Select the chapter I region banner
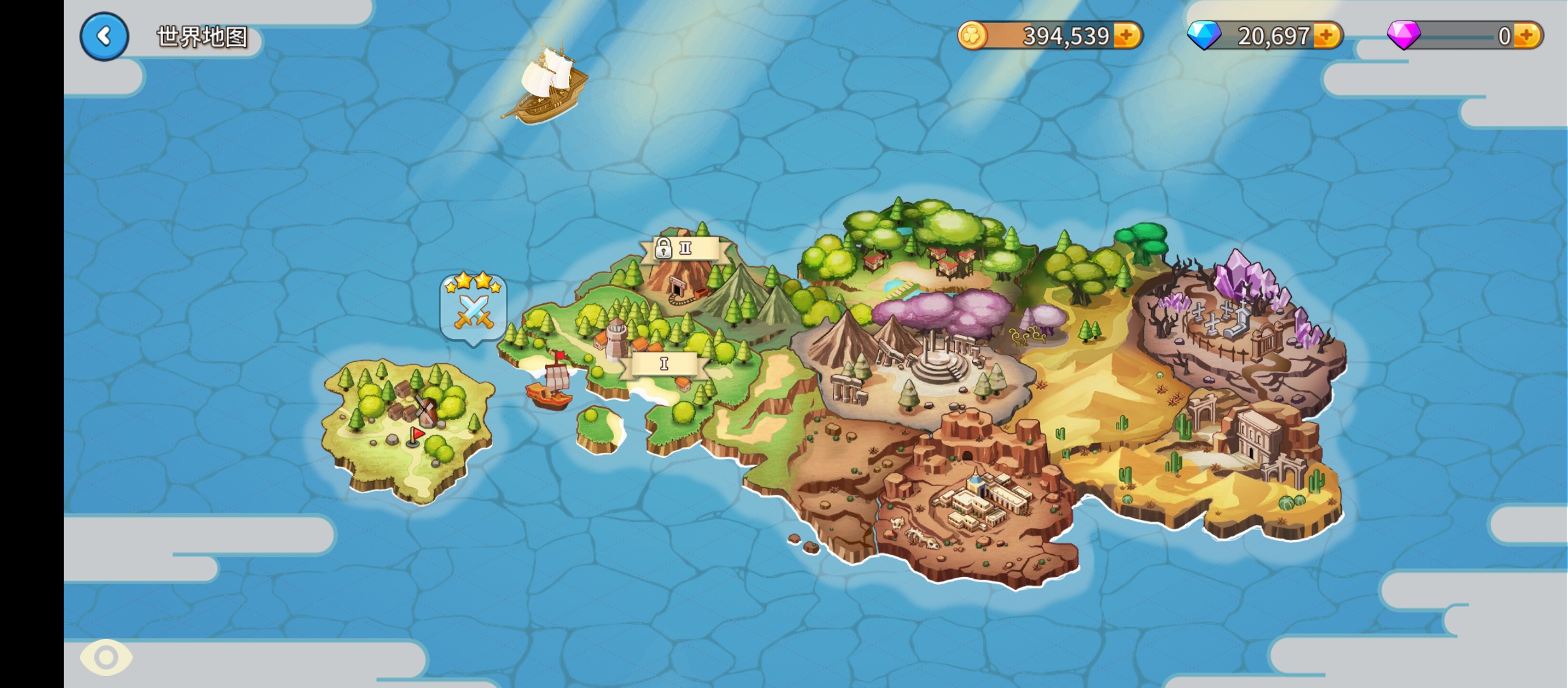 pyautogui.click(x=664, y=364)
